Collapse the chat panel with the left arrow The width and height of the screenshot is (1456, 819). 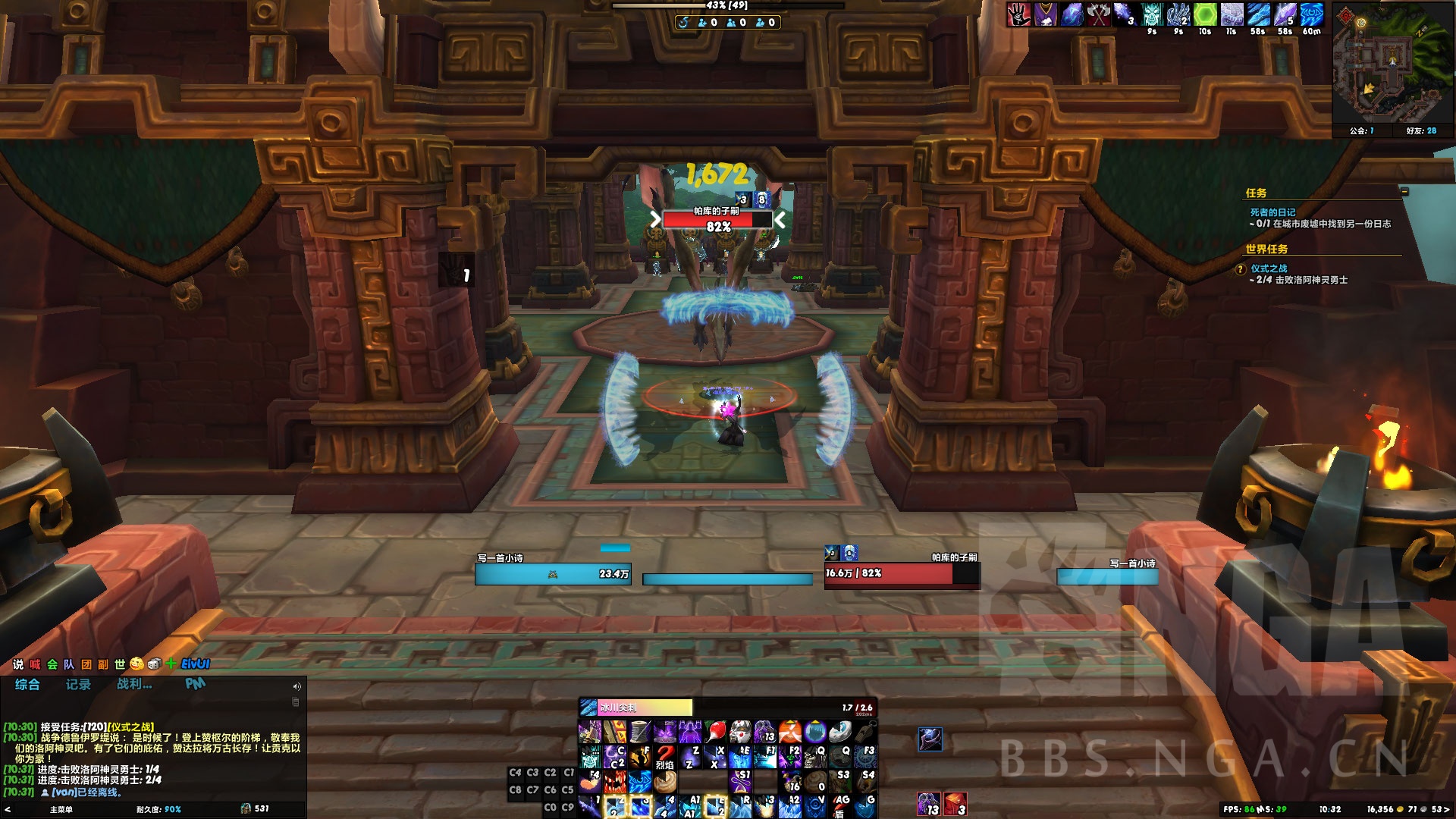point(8,808)
